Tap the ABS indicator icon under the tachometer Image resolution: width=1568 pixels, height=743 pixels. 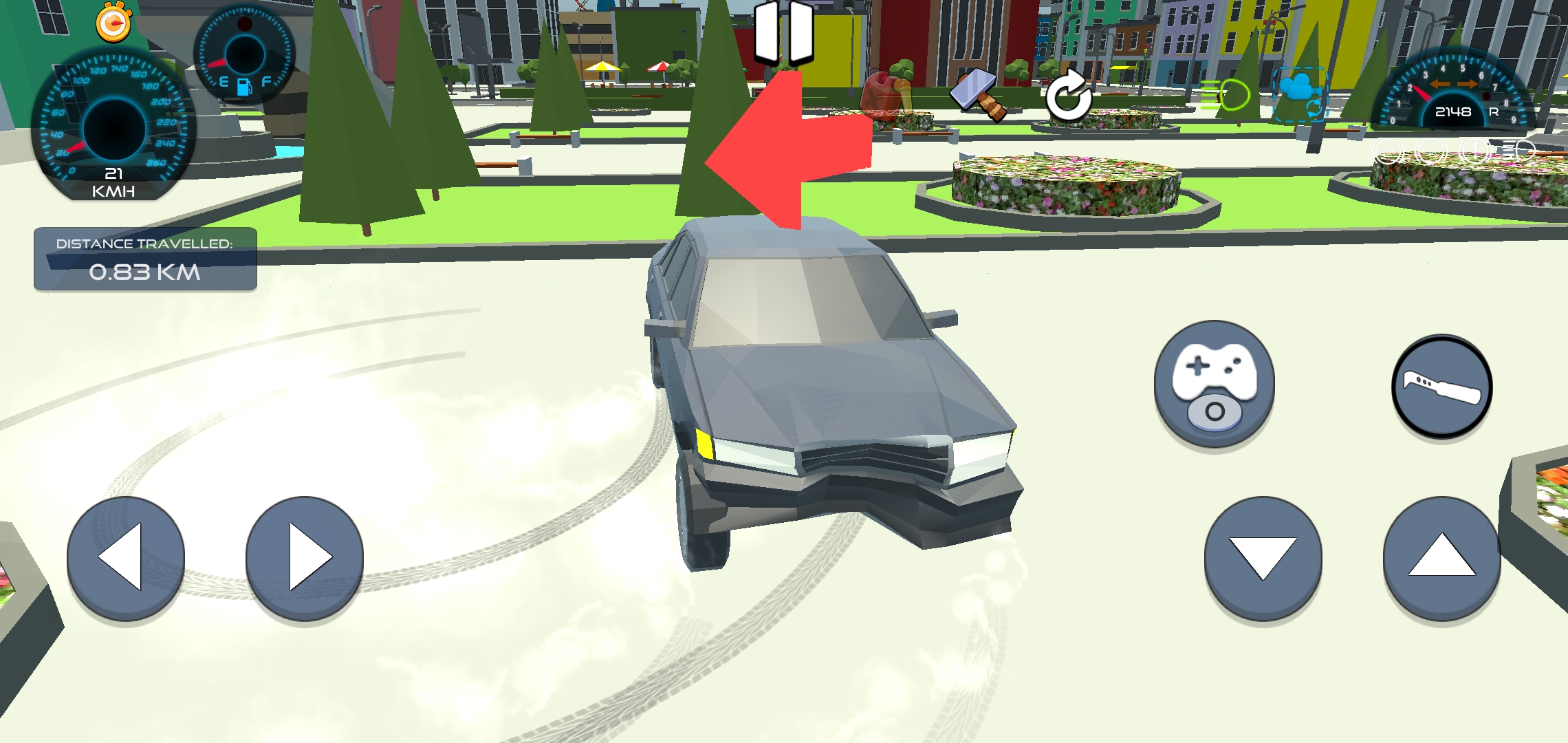coord(1388,151)
